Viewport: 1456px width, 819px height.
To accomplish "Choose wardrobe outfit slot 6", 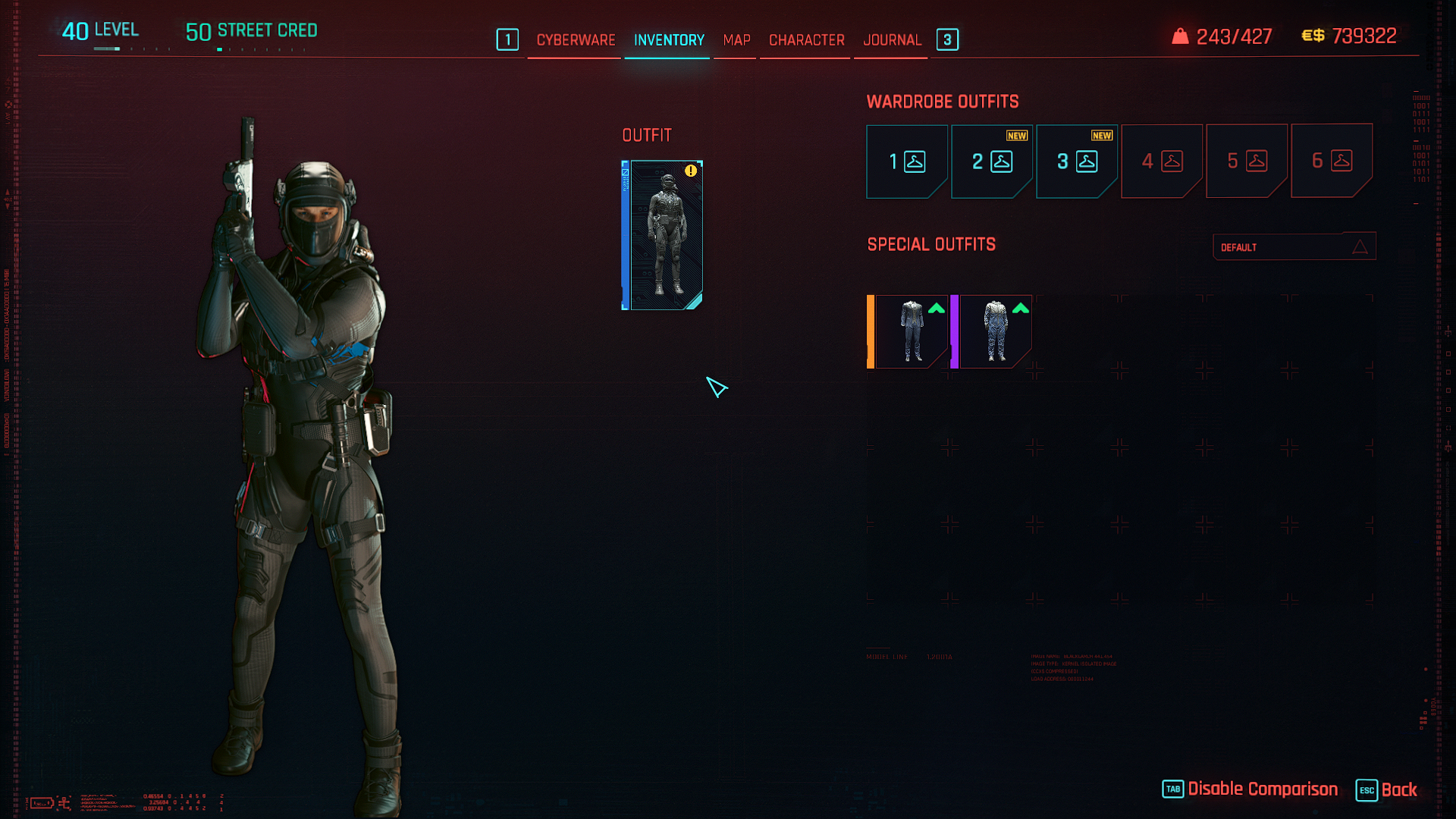I will point(1332,162).
